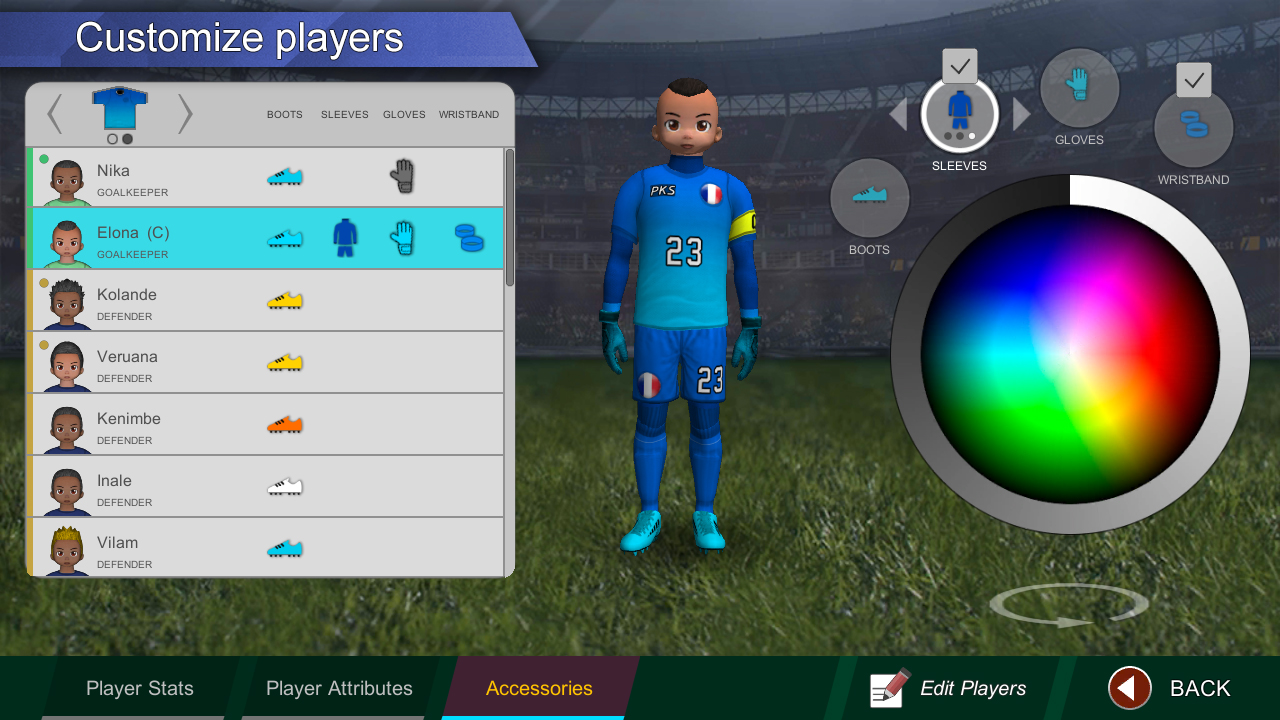Uncheck the SLEEVES checkbox

959,66
